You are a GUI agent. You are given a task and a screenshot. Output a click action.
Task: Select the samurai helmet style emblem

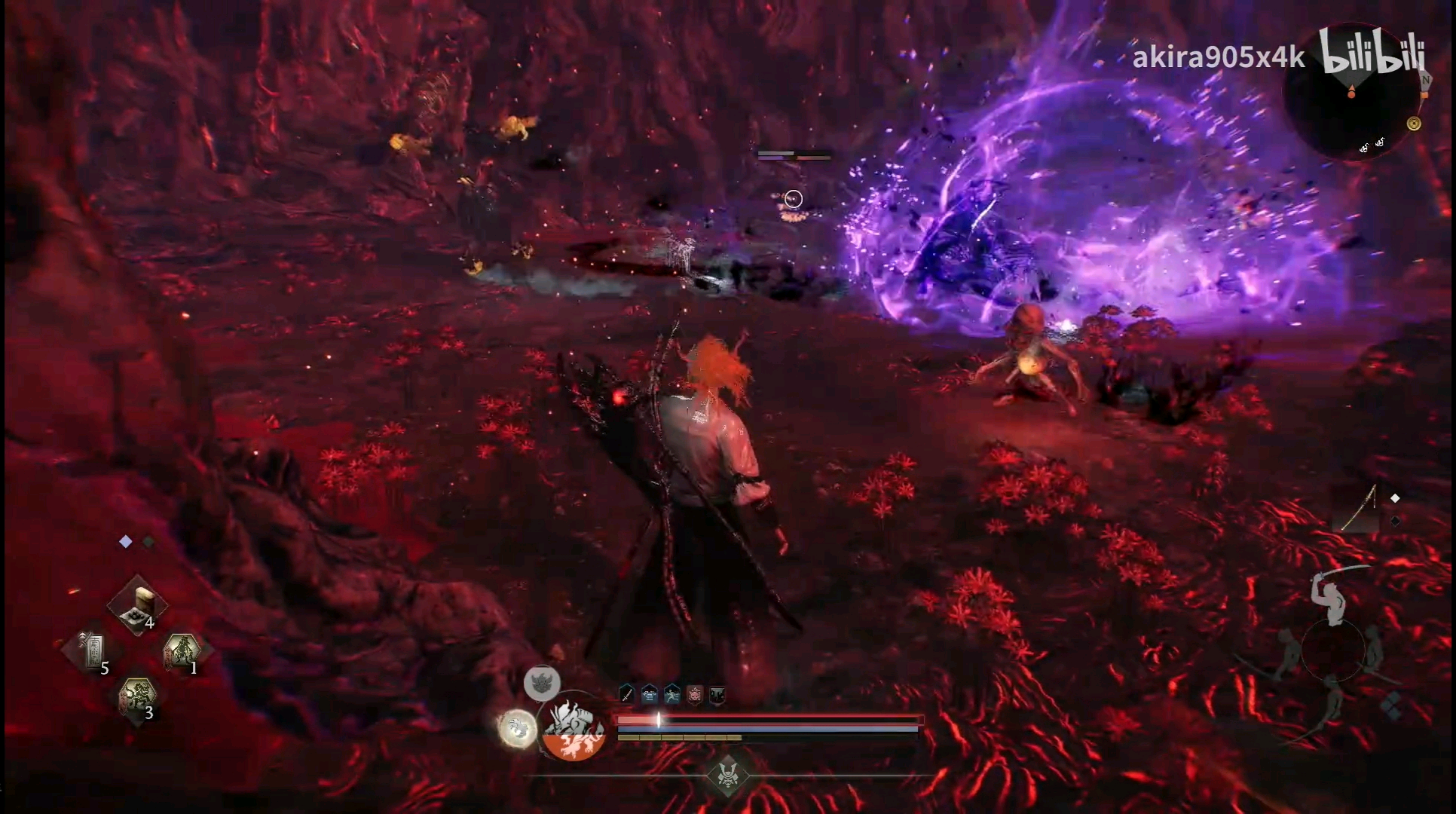point(728,775)
